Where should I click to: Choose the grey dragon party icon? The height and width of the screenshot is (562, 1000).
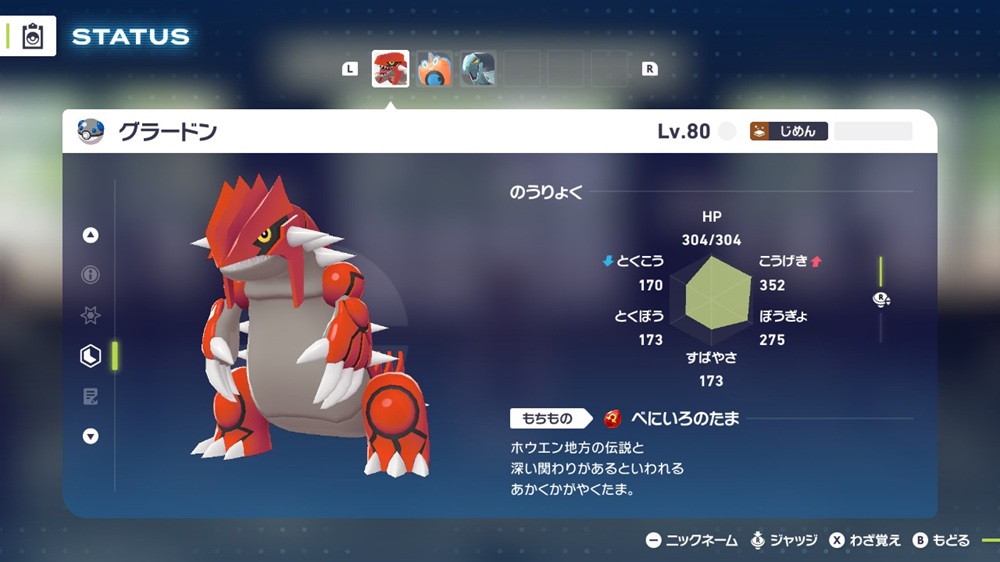click(x=478, y=69)
